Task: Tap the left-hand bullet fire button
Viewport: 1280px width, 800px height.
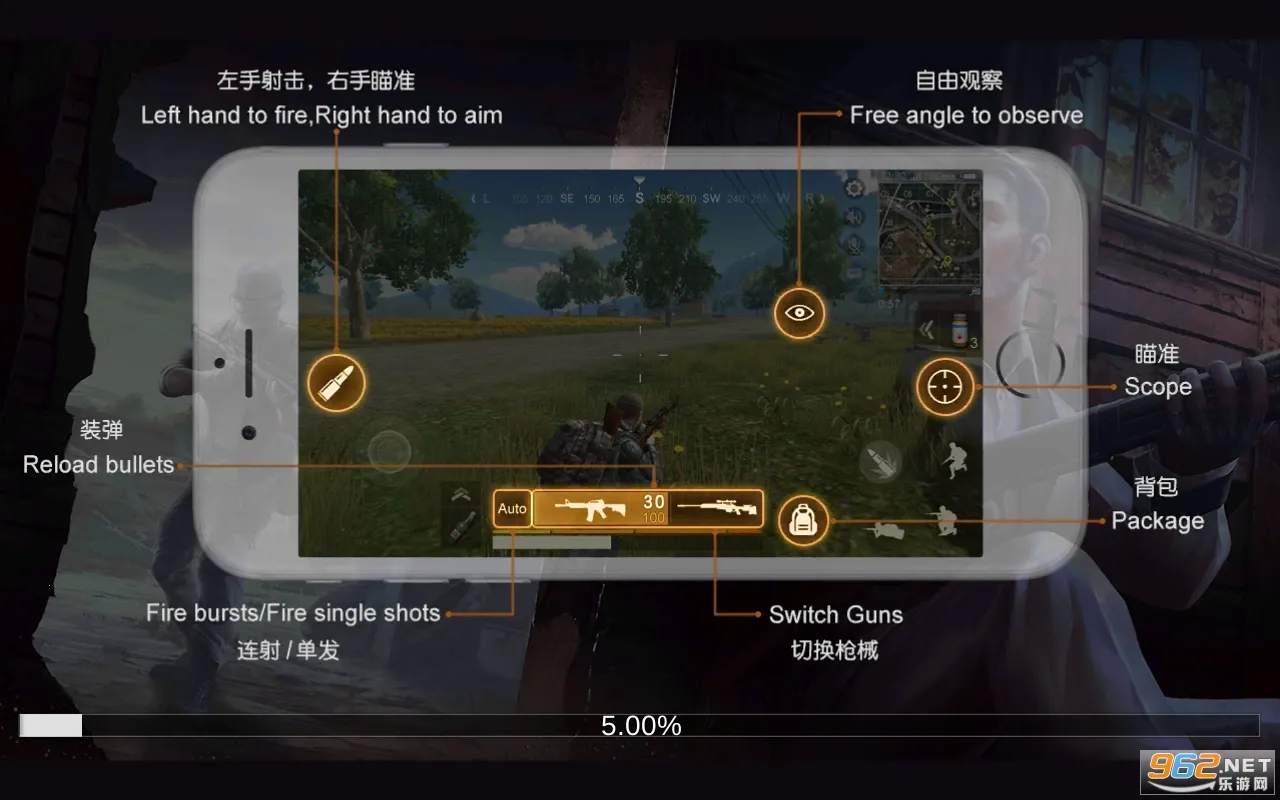Action: [337, 382]
